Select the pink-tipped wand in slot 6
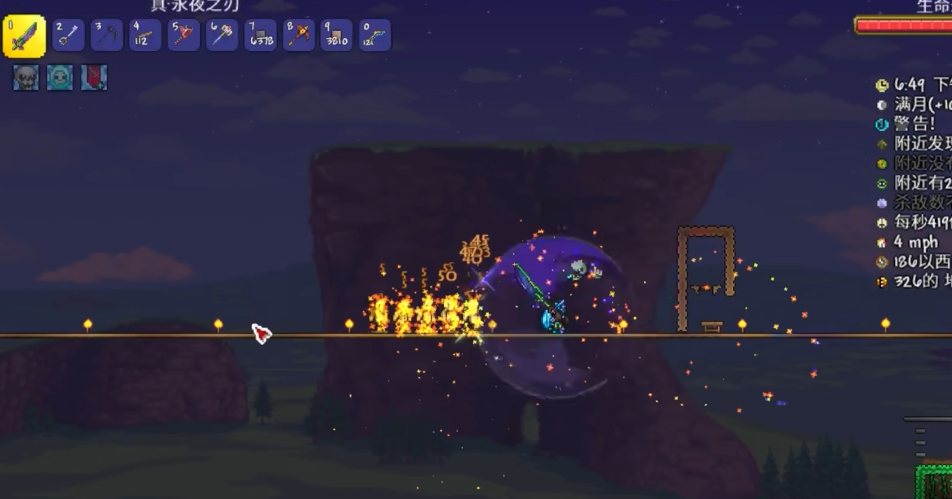The height and width of the screenshot is (499, 952). coord(221,35)
